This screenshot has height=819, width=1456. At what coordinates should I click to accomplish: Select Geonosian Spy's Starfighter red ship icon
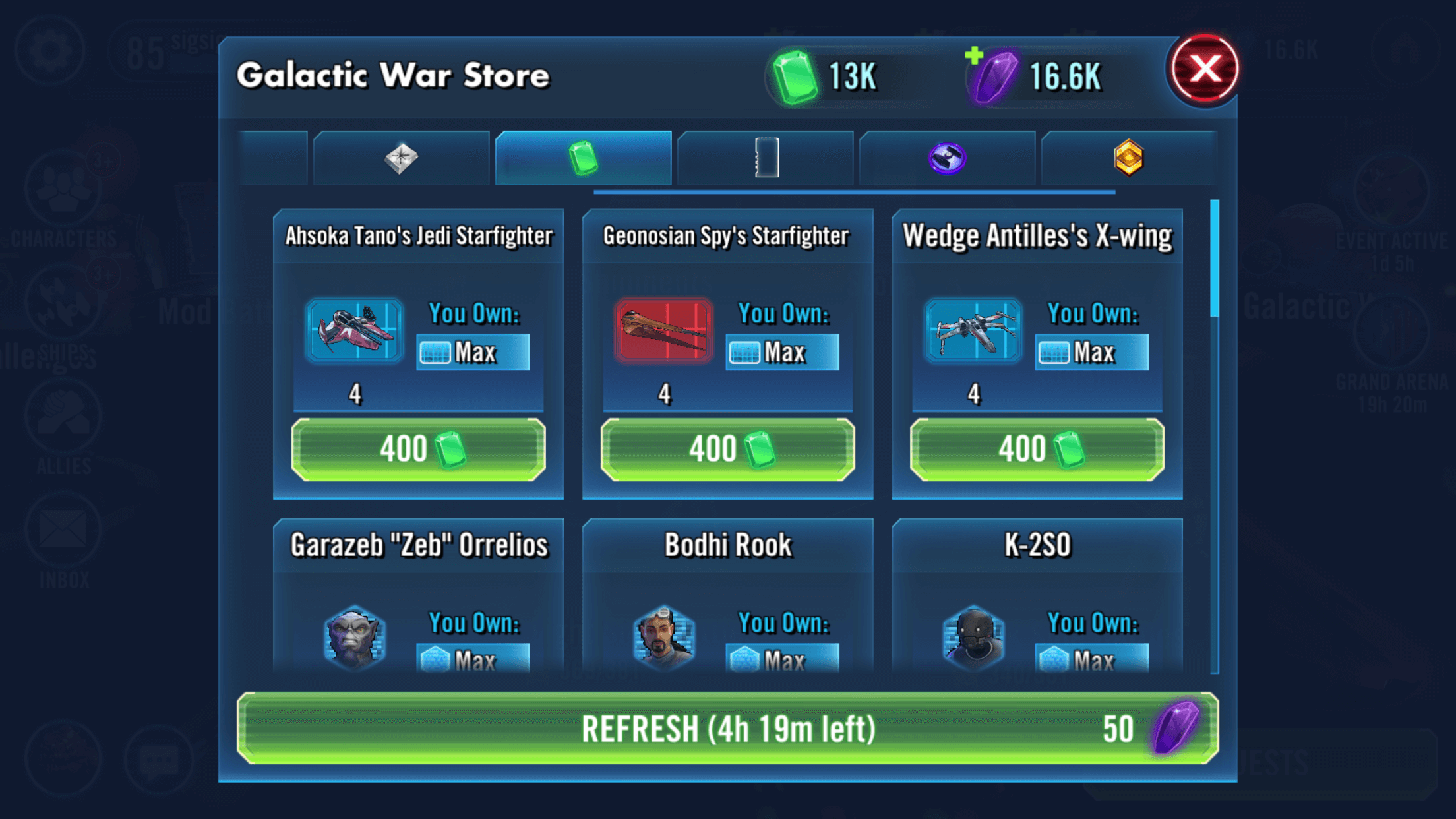point(663,331)
